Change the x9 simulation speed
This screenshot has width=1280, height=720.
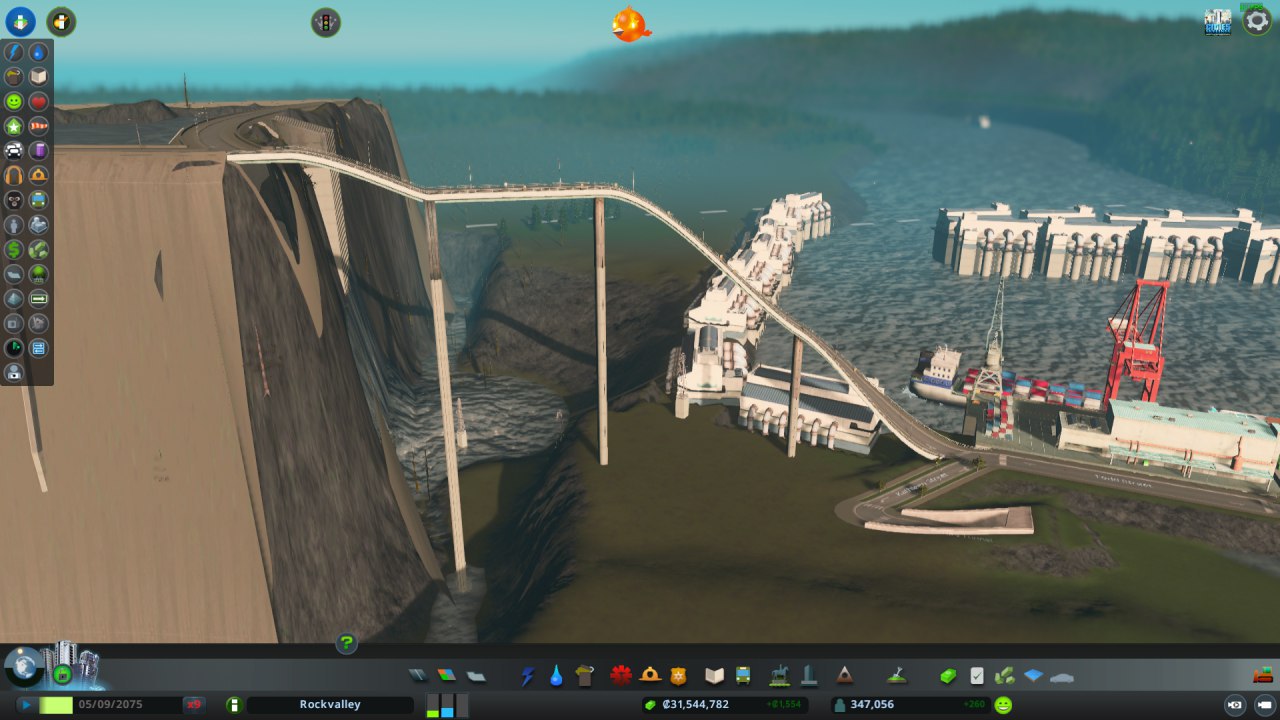coord(194,705)
